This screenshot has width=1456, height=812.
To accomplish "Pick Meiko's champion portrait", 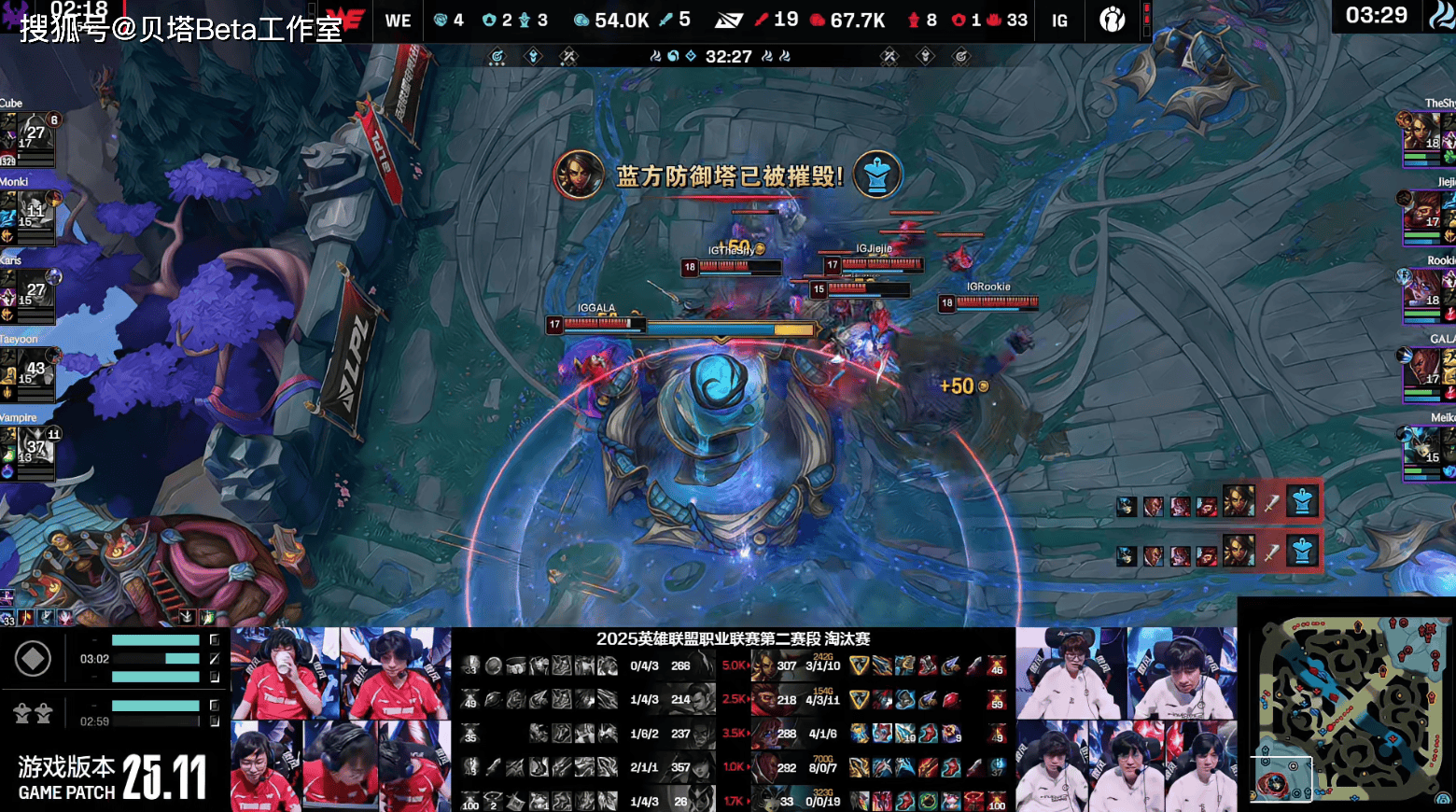I will coord(1424,450).
